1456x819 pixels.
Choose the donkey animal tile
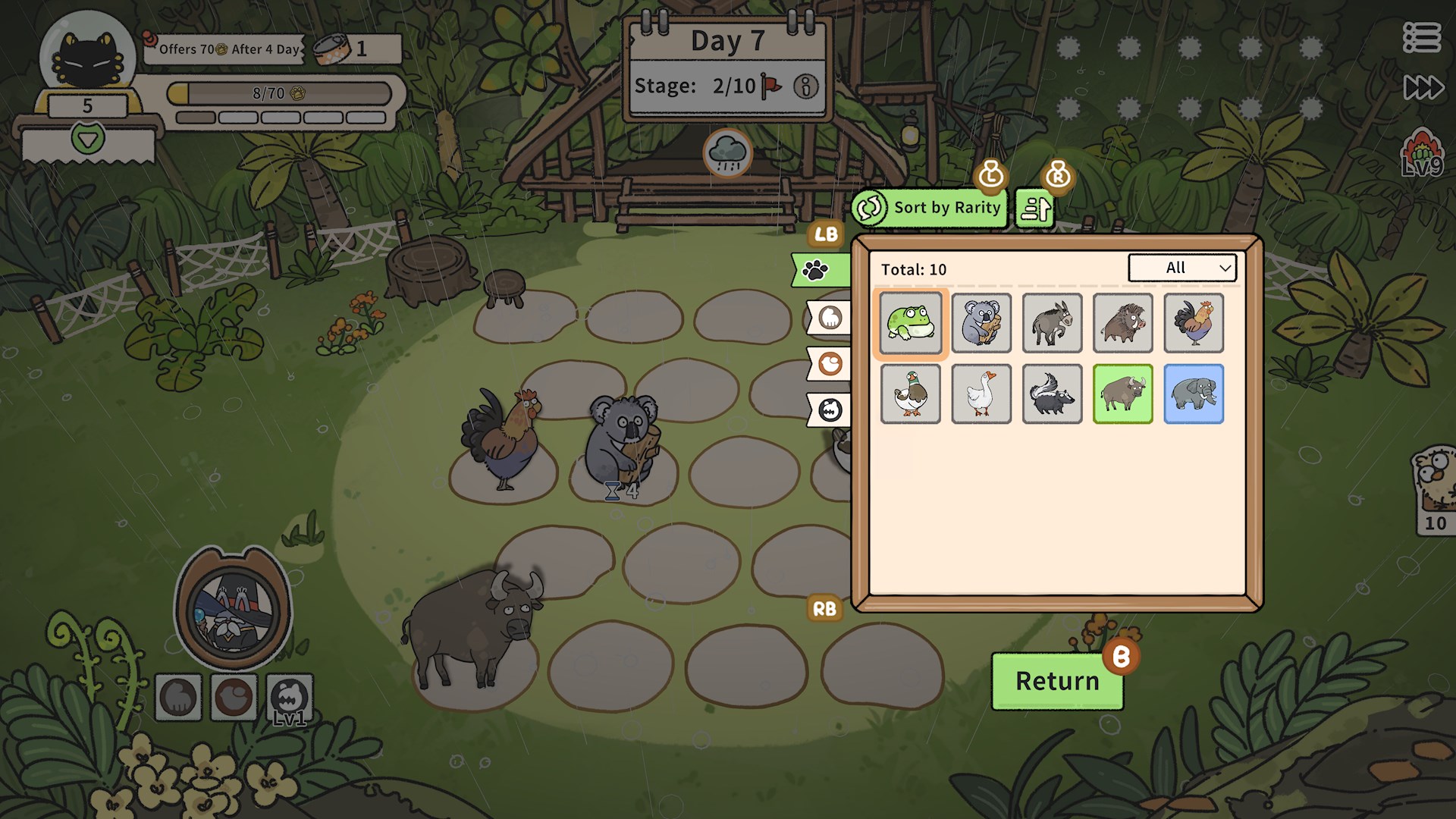[1052, 323]
